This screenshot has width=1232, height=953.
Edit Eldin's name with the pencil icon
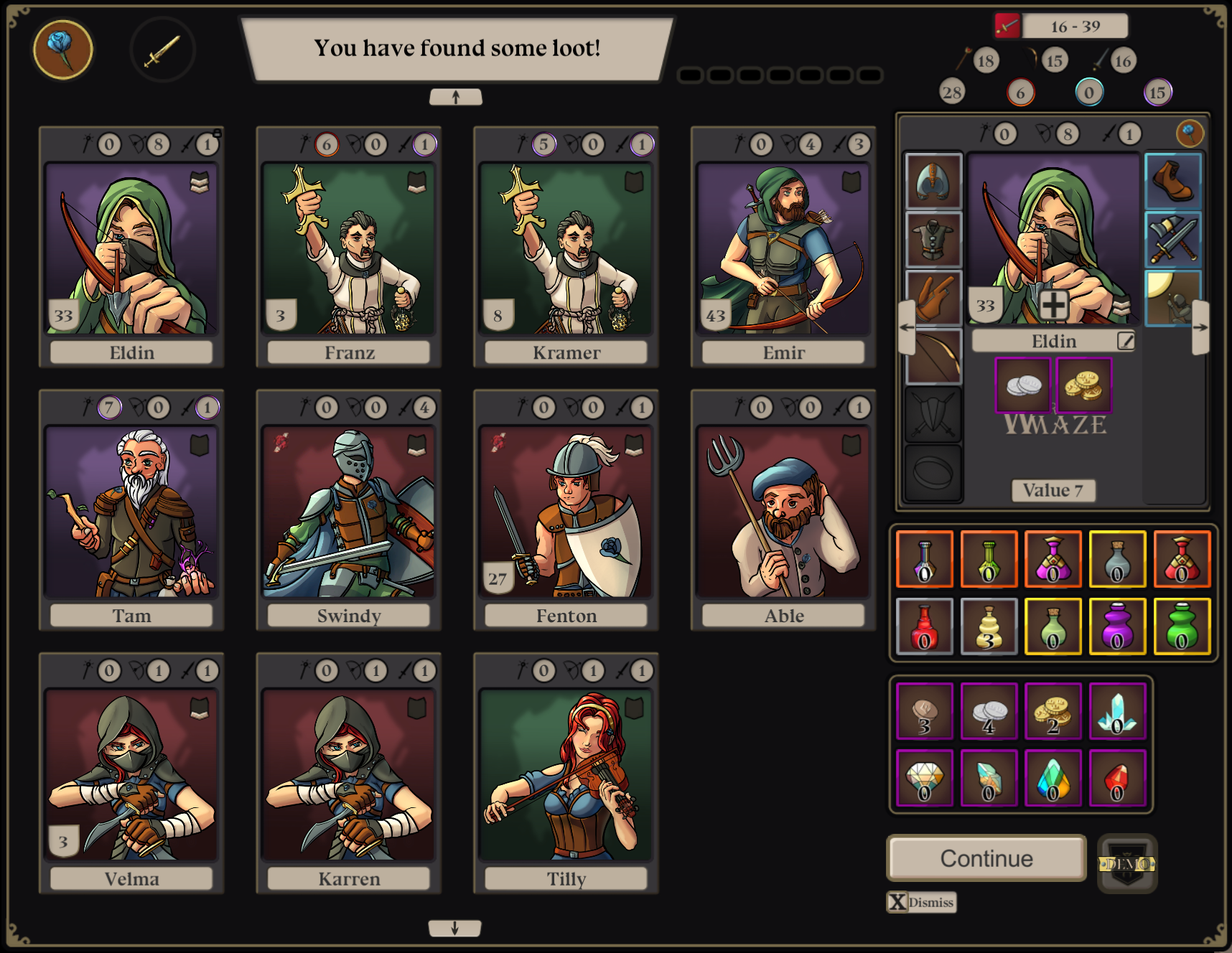[x=1126, y=341]
